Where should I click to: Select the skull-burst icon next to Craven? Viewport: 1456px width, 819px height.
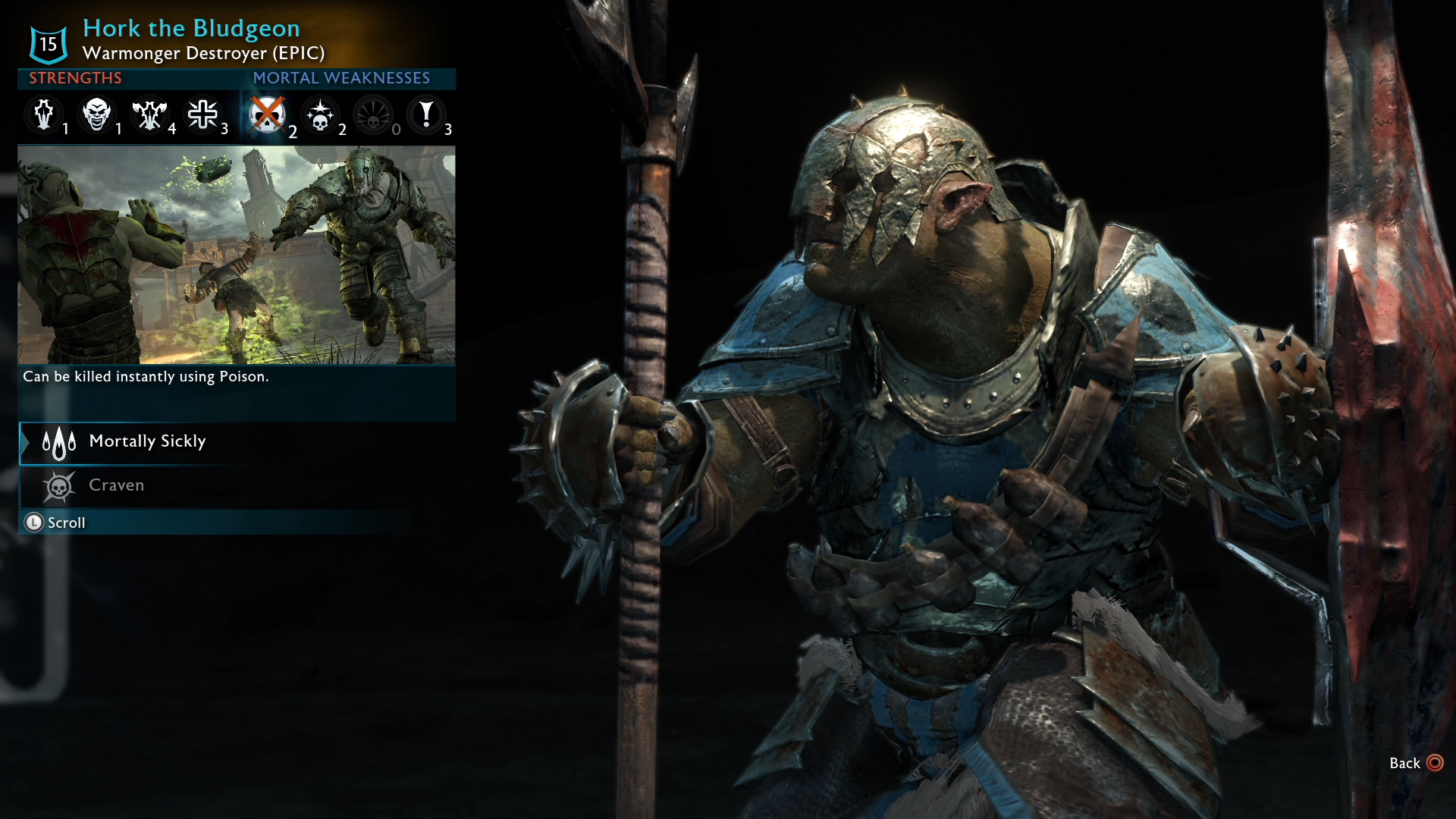click(58, 486)
